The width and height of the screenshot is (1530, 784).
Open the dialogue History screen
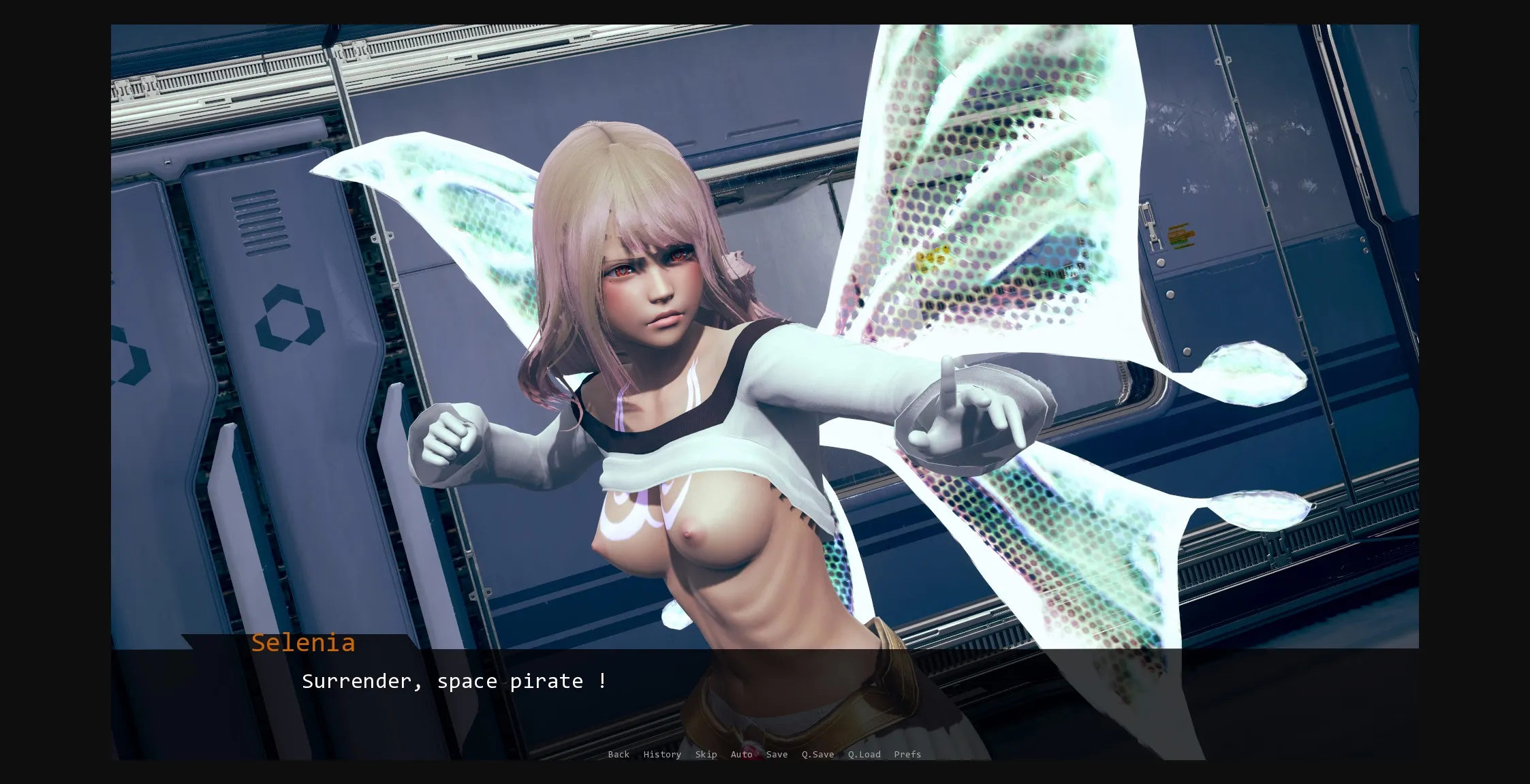661,754
